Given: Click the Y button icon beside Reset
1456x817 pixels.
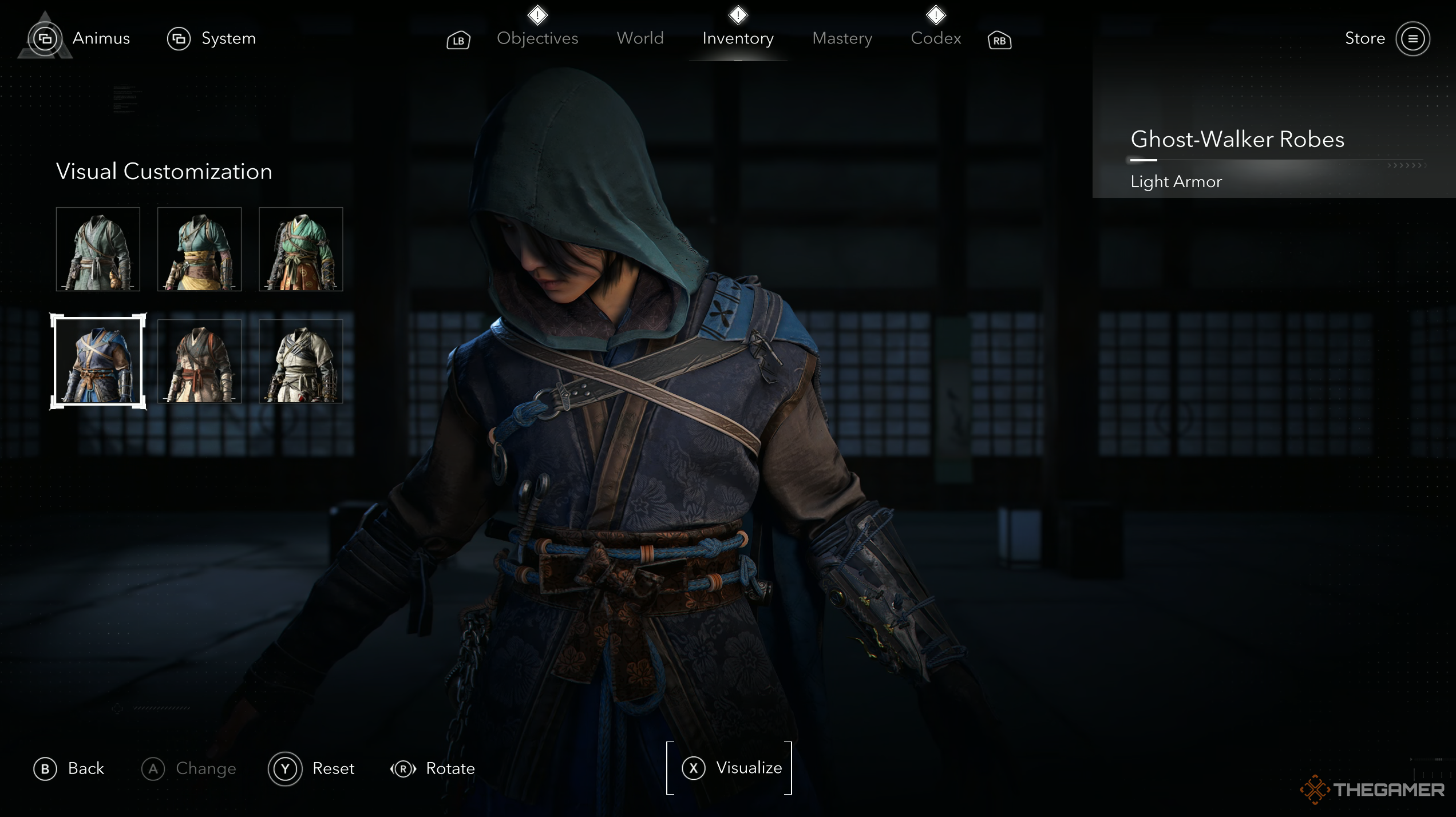Looking at the screenshot, I should [285, 769].
